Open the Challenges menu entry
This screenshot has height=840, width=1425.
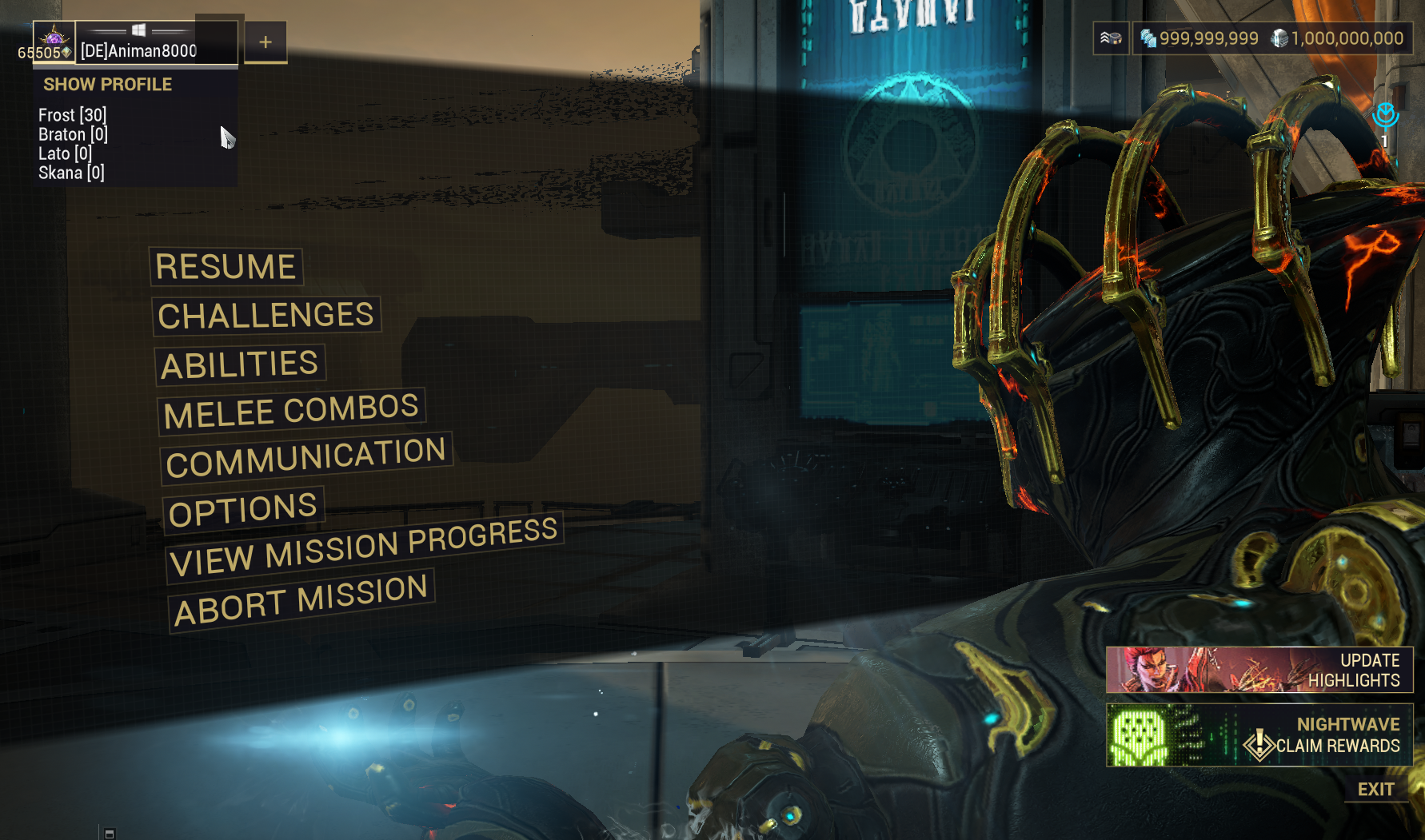pos(265,316)
